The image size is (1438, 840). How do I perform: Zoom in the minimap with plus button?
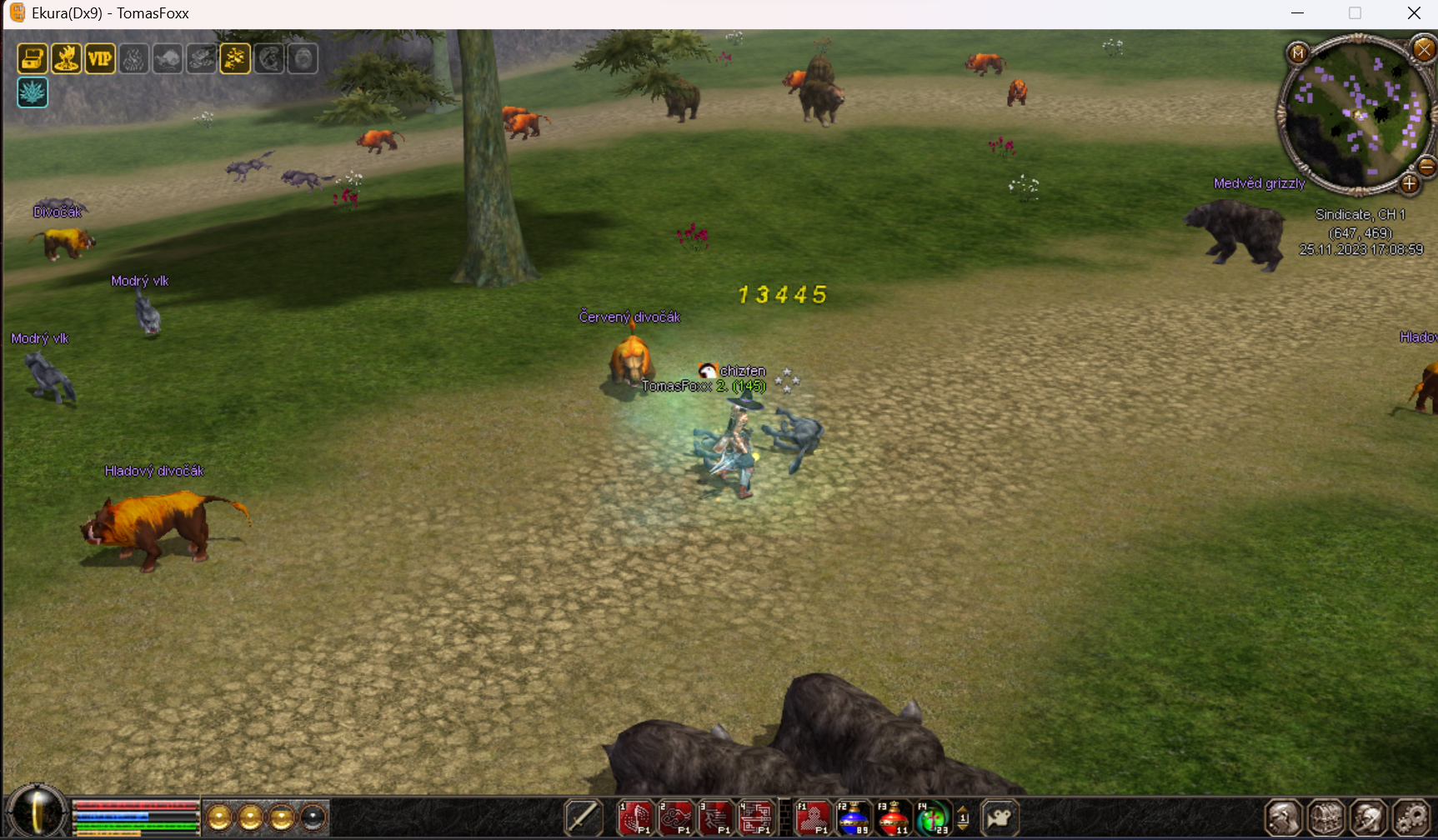[1409, 183]
